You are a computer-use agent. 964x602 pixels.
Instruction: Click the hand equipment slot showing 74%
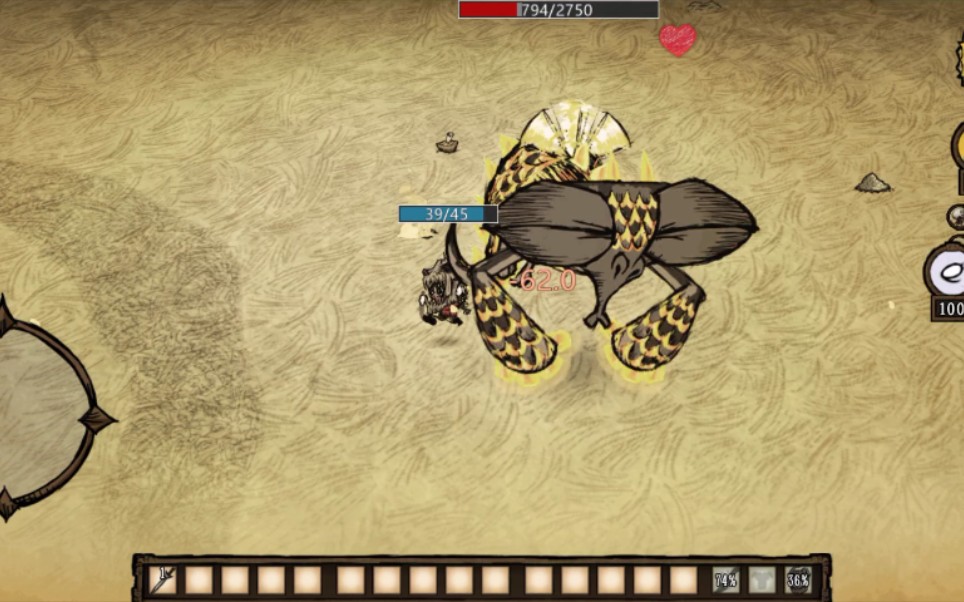(726, 579)
